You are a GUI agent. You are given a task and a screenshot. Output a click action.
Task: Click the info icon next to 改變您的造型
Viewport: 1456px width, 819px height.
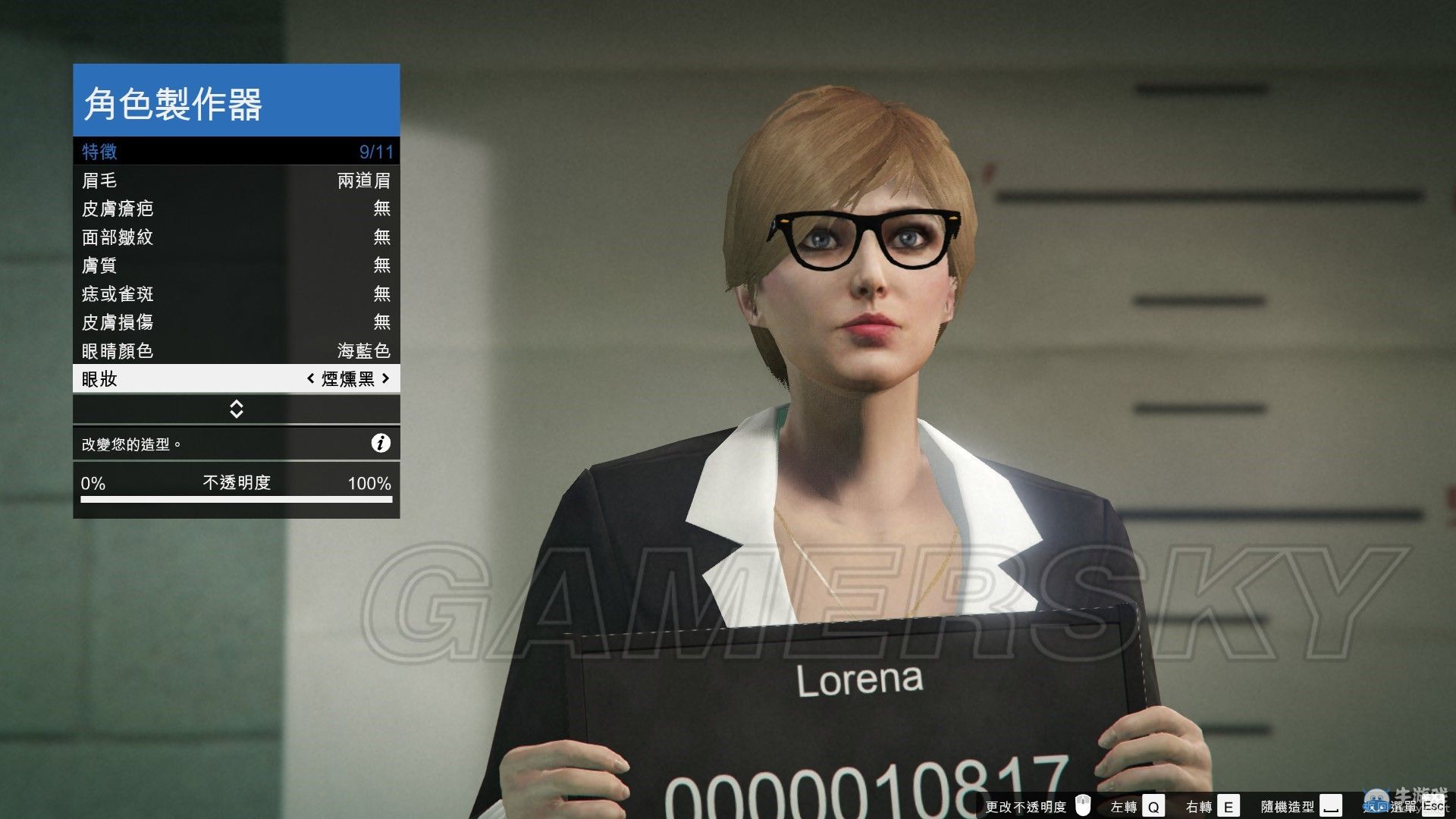(381, 444)
